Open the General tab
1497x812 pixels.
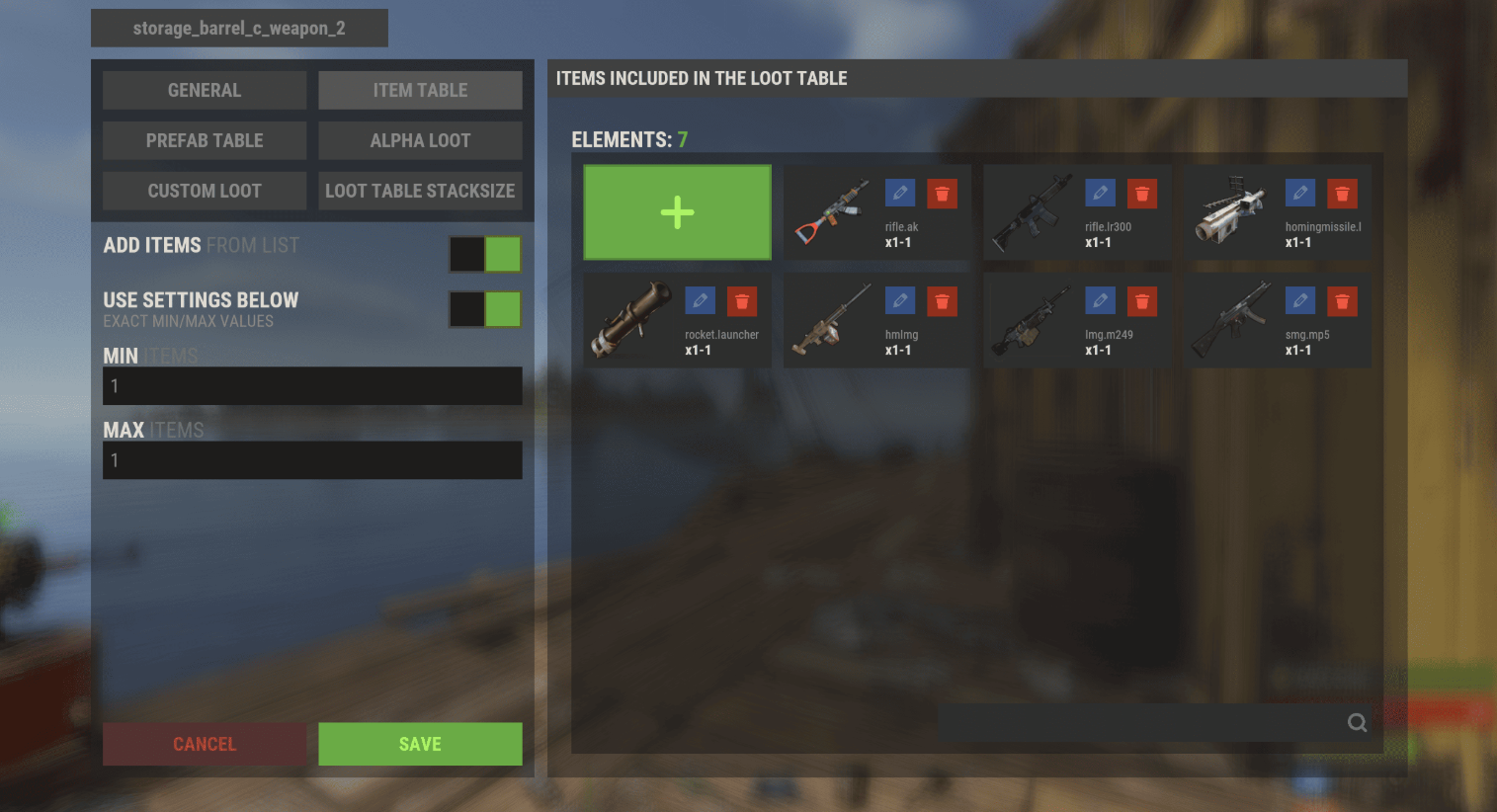(205, 90)
